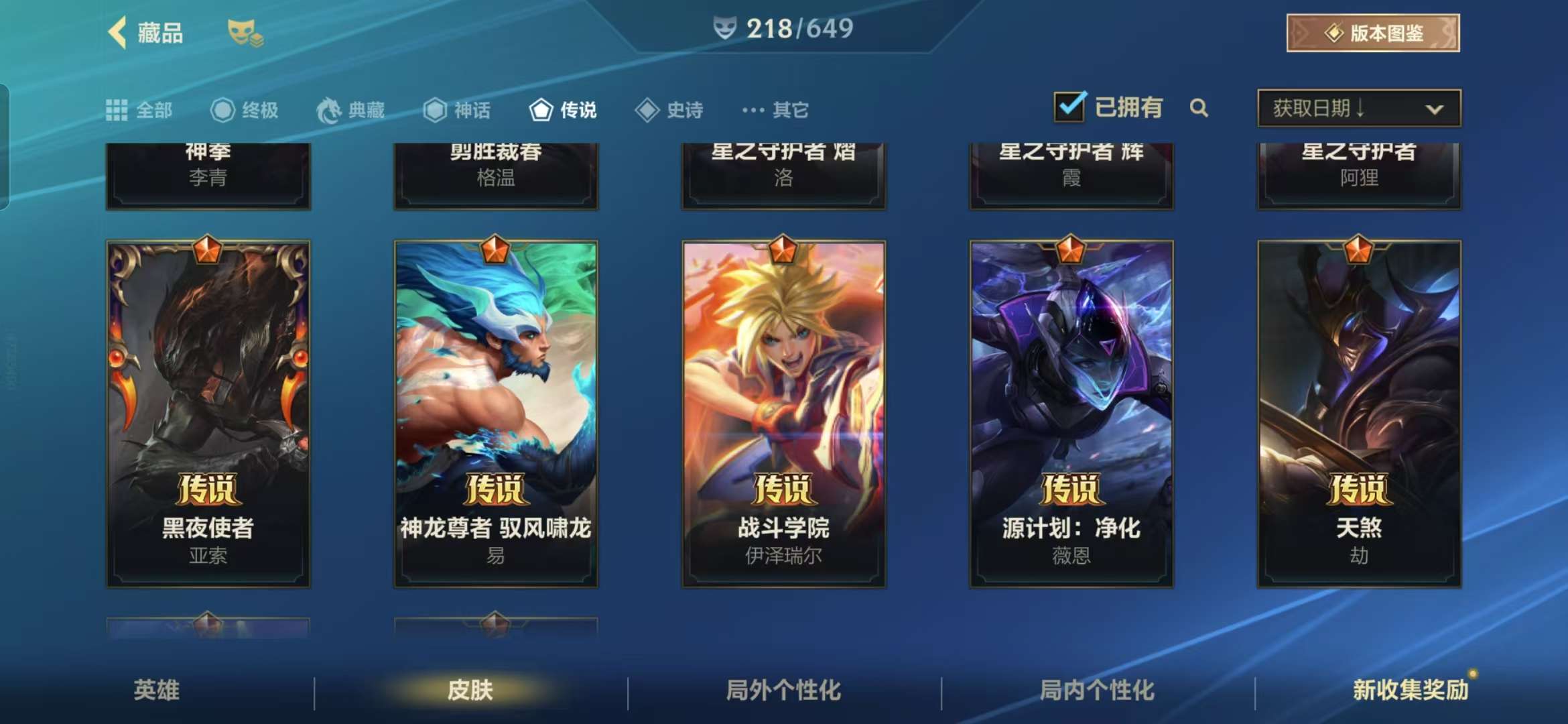Open the 神龙尊者 驭风啸龙 易 skin card

click(496, 414)
